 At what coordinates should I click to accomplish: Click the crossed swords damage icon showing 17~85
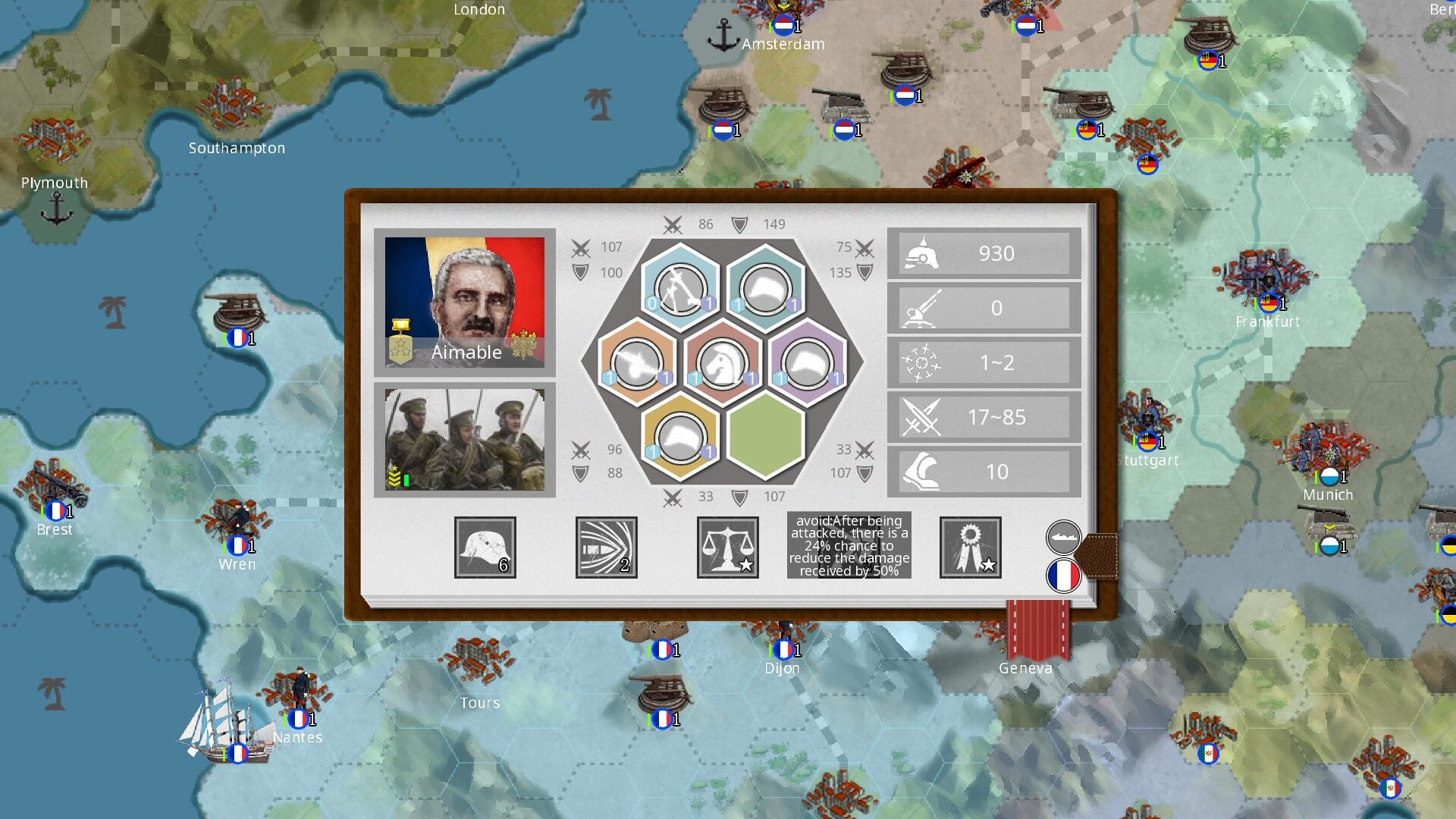click(x=983, y=416)
